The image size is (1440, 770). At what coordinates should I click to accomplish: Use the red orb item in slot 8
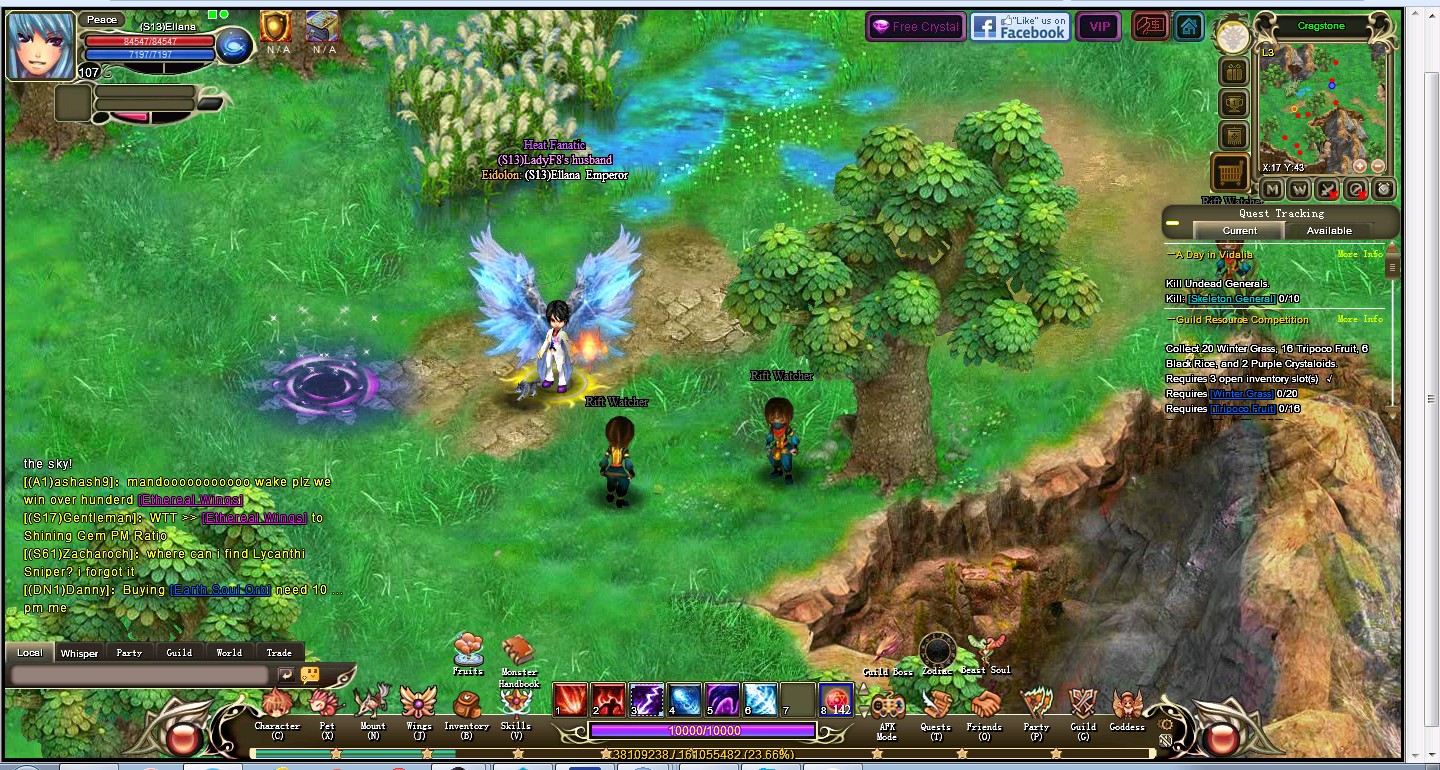point(836,700)
